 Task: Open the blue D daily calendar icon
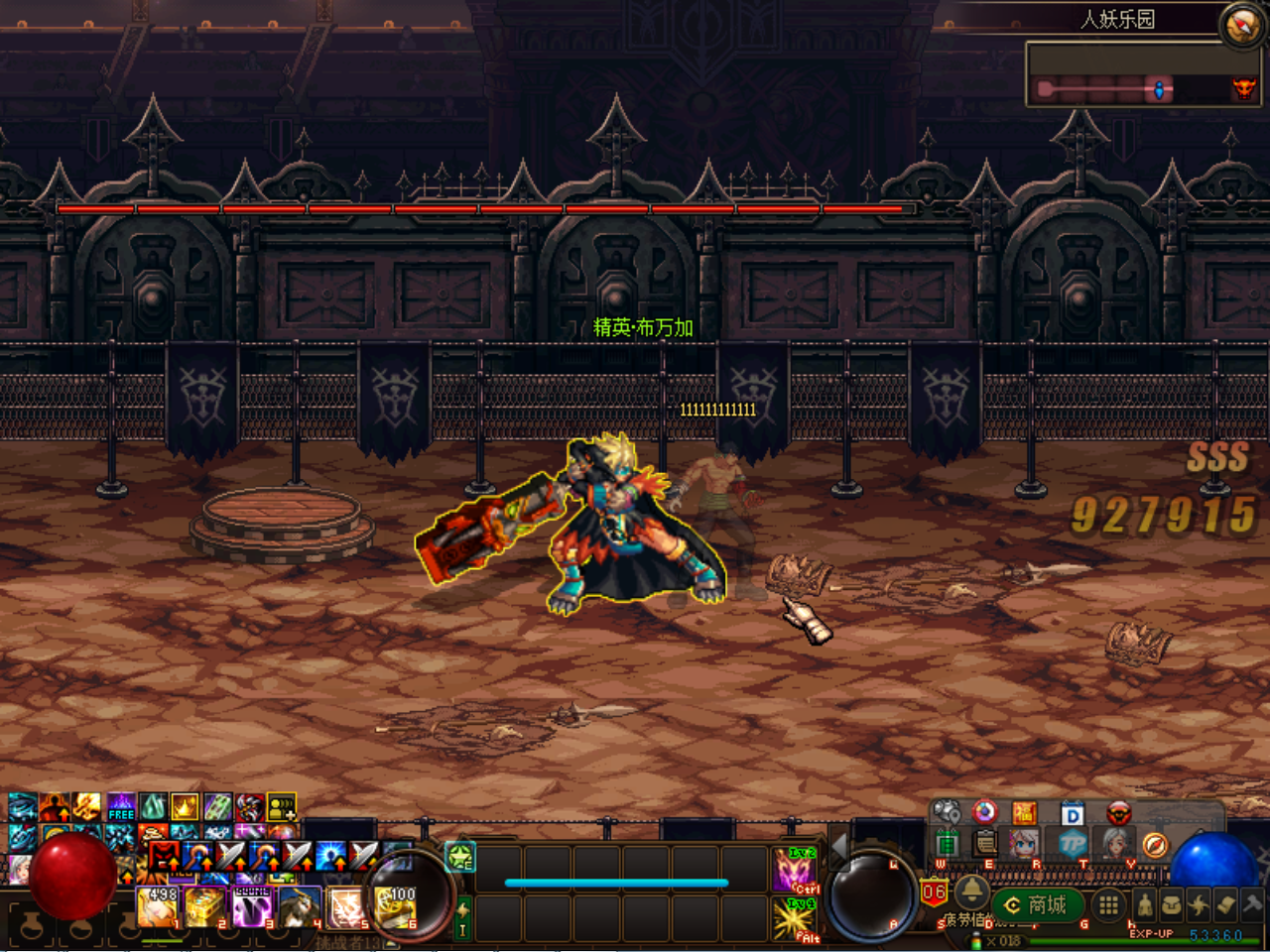coord(1072,813)
